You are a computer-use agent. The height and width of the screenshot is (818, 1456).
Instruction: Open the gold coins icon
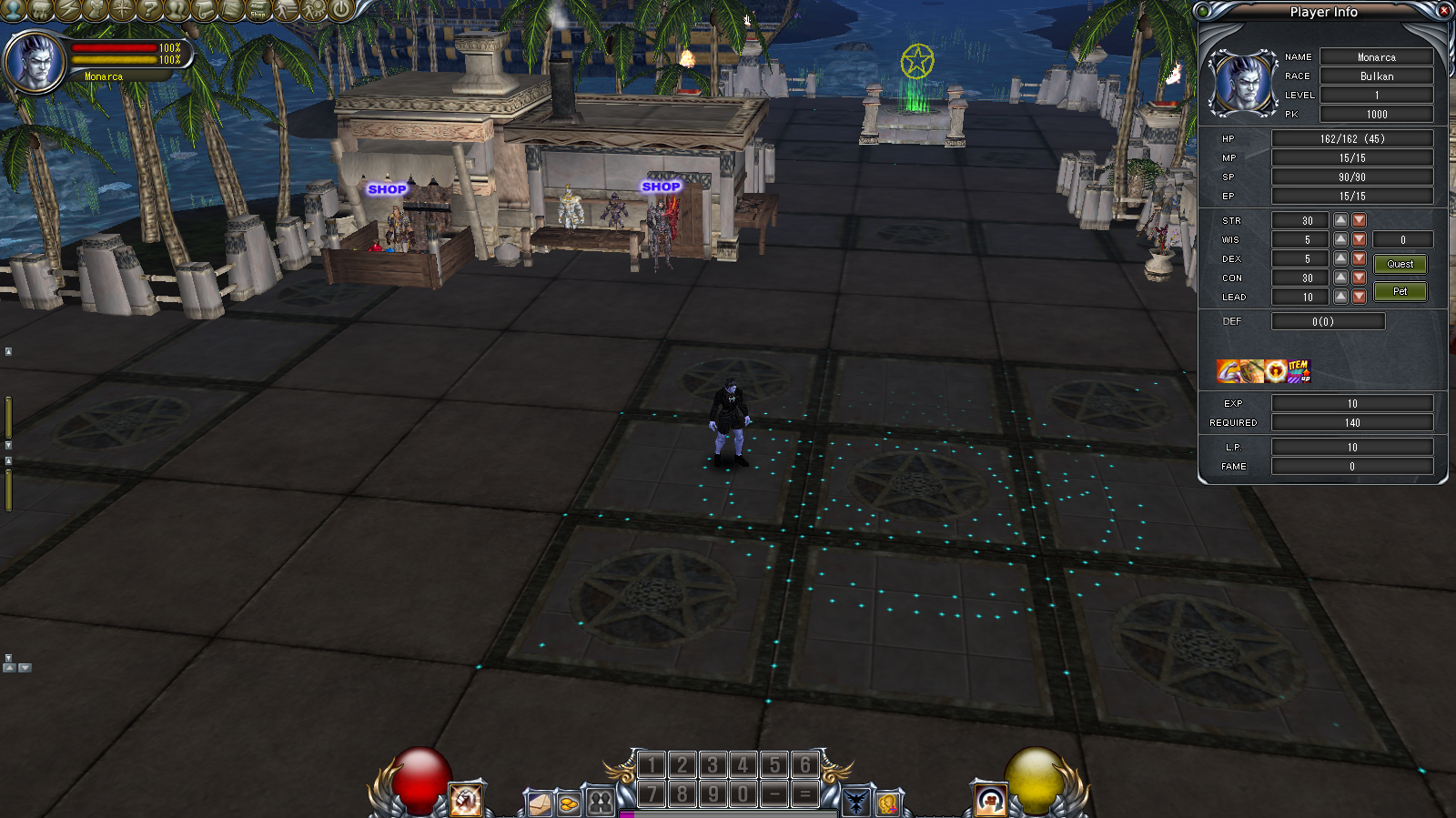pyautogui.click(x=569, y=804)
